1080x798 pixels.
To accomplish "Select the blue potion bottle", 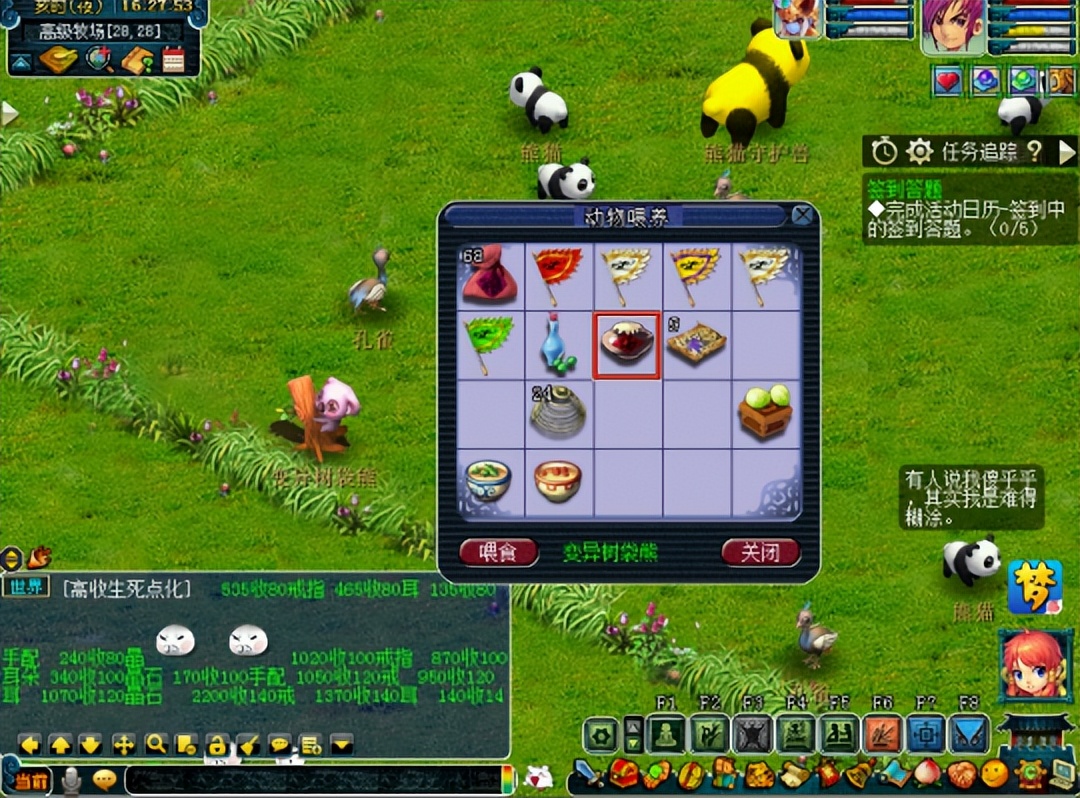I will tap(558, 344).
